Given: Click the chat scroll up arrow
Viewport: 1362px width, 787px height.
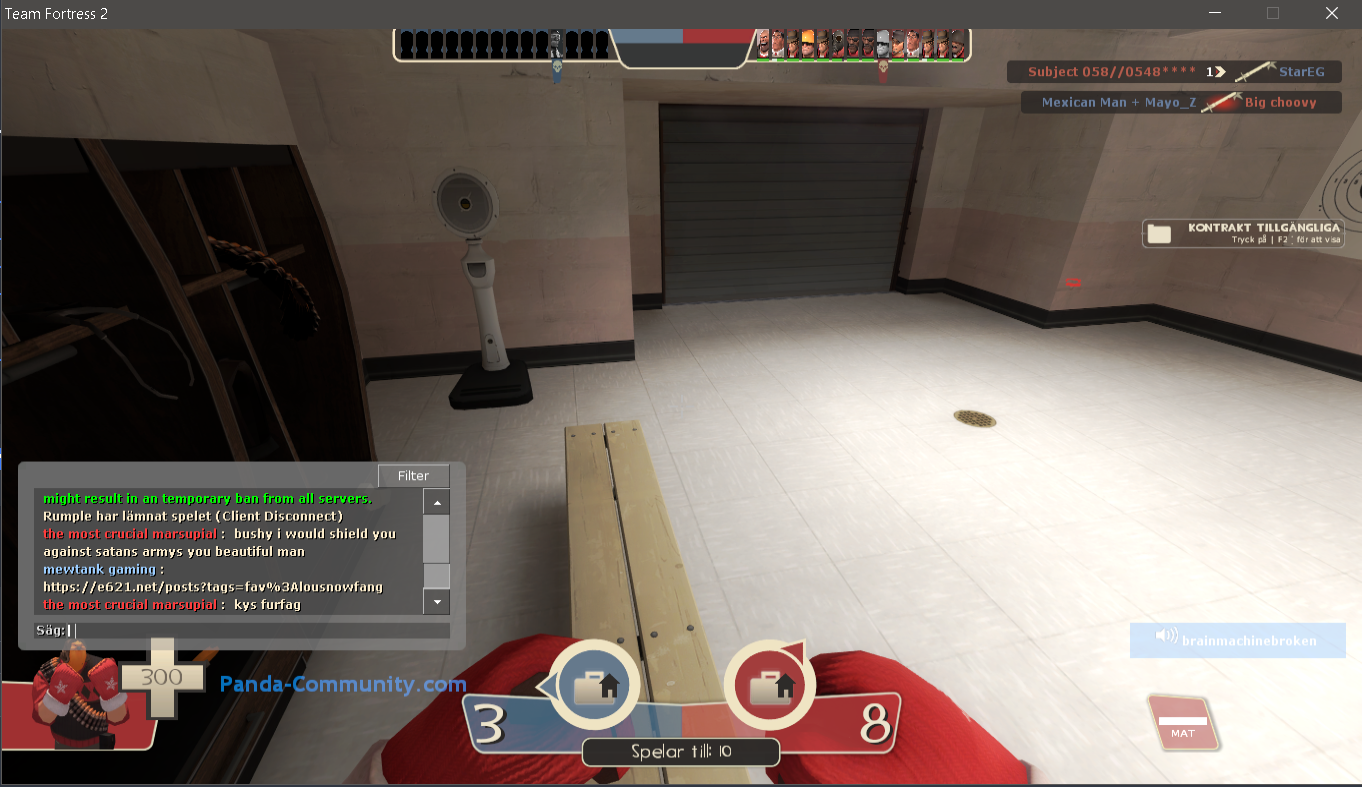Looking at the screenshot, I should point(437,502).
